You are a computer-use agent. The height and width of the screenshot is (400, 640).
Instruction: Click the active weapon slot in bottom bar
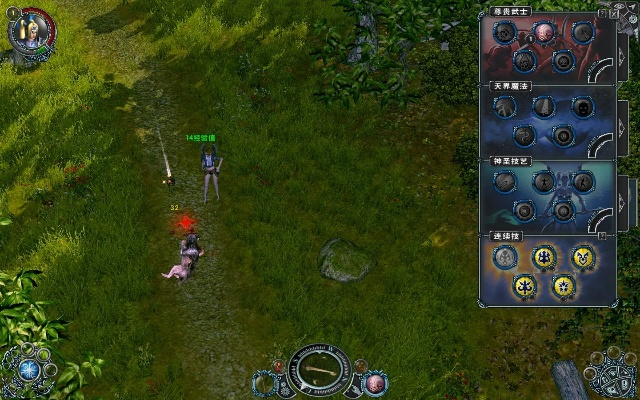[320, 371]
